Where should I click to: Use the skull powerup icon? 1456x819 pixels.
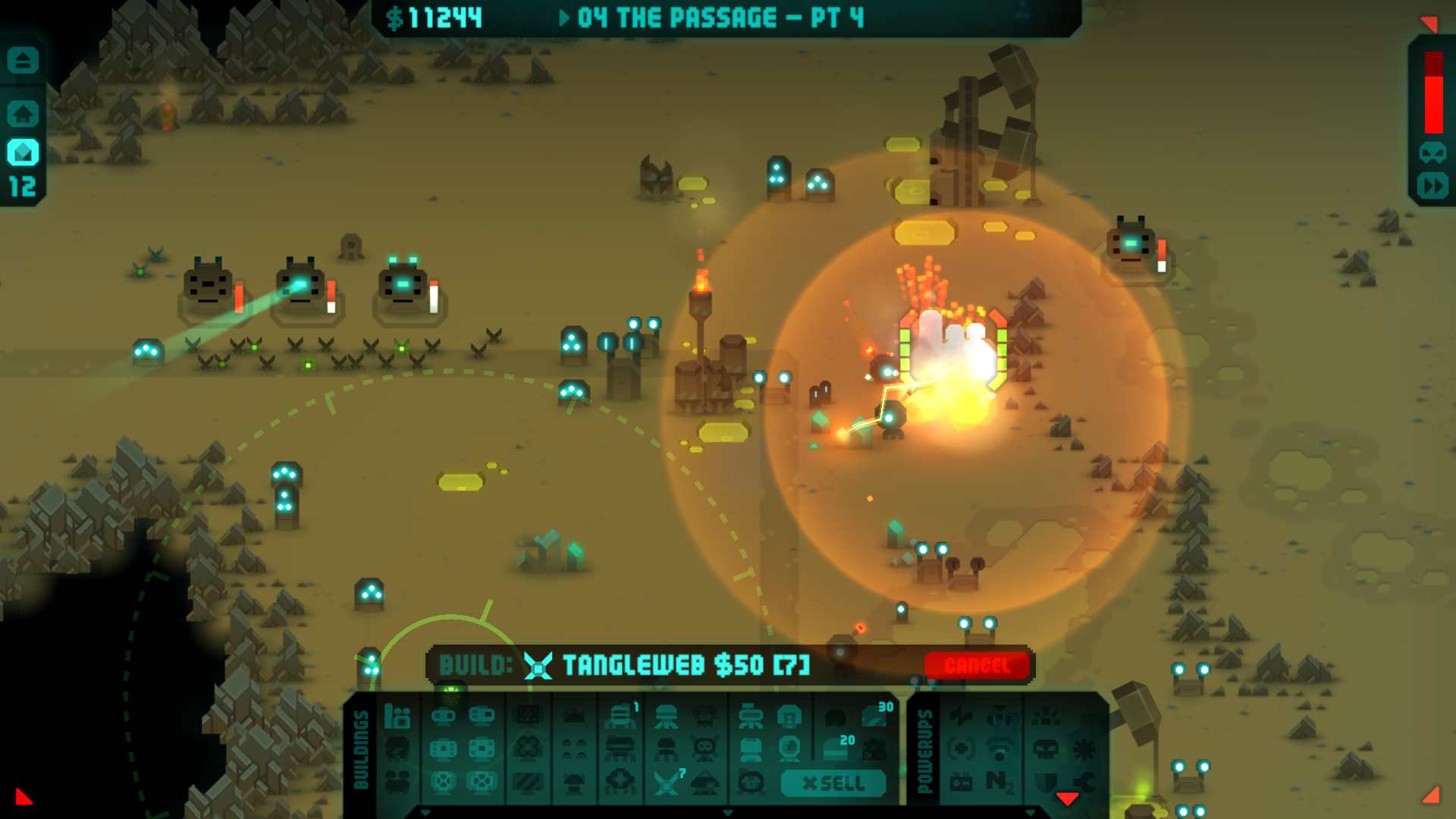[x=1046, y=749]
